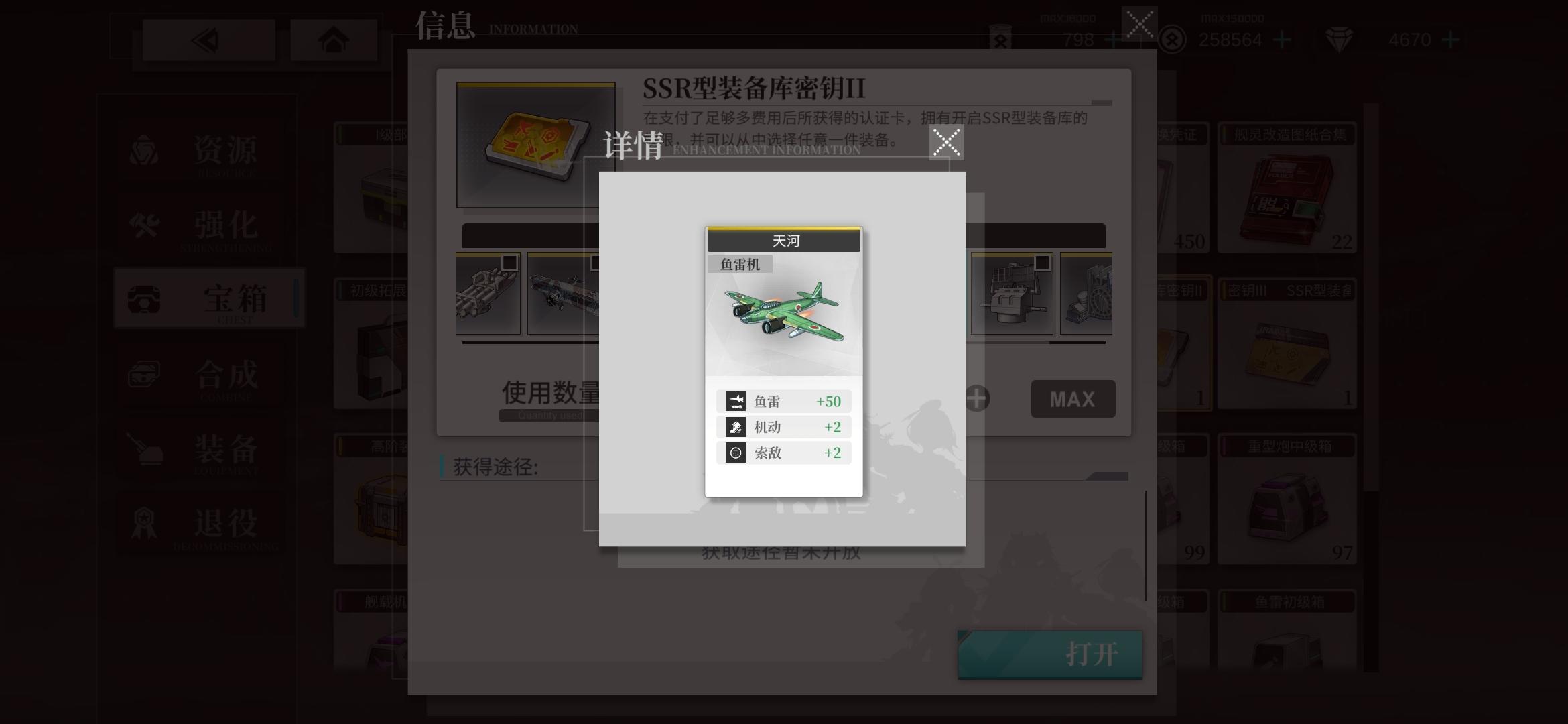Switch to the 宝箱 chest tab
The height and width of the screenshot is (724, 1568).
point(144,300)
